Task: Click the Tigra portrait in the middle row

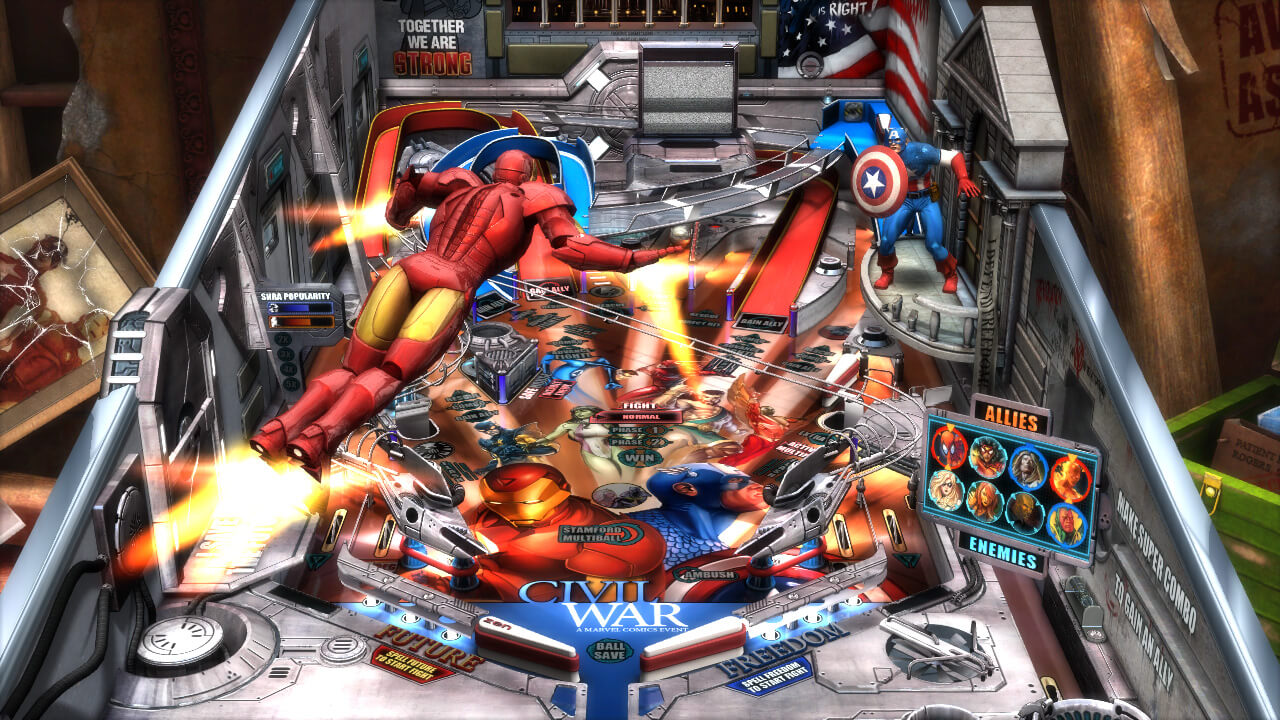Action: click(984, 503)
